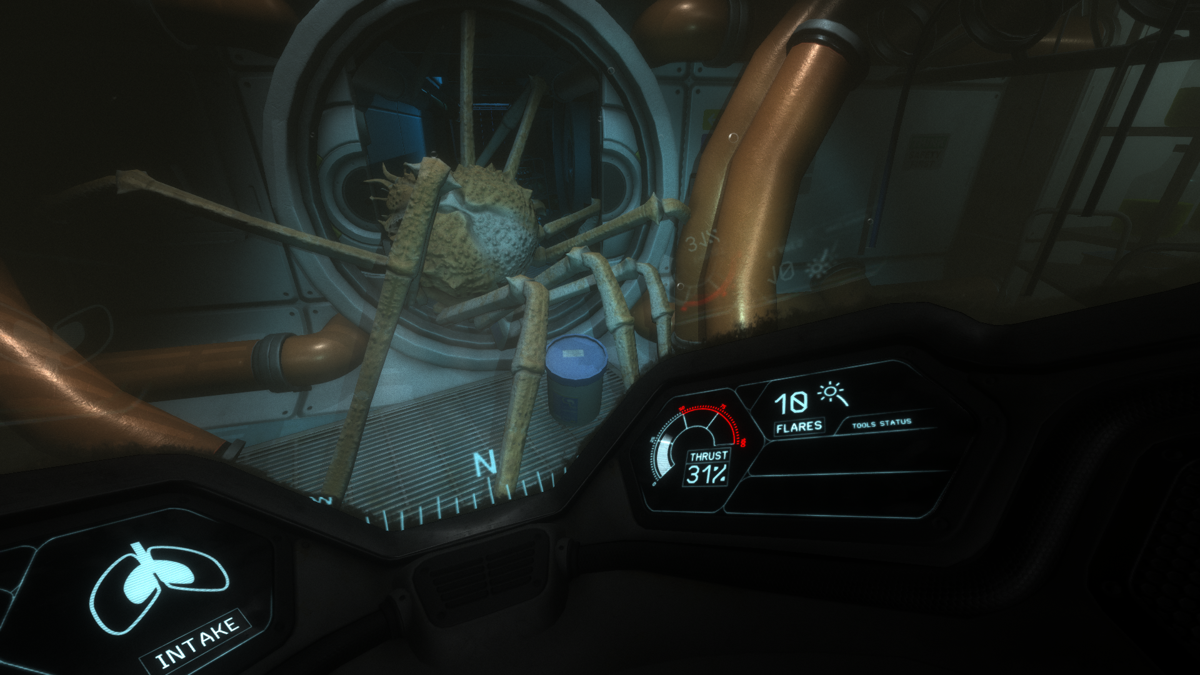Screen dimensions: 1200x675
Task: Open the Tools Status panel label
Action: pos(881,423)
